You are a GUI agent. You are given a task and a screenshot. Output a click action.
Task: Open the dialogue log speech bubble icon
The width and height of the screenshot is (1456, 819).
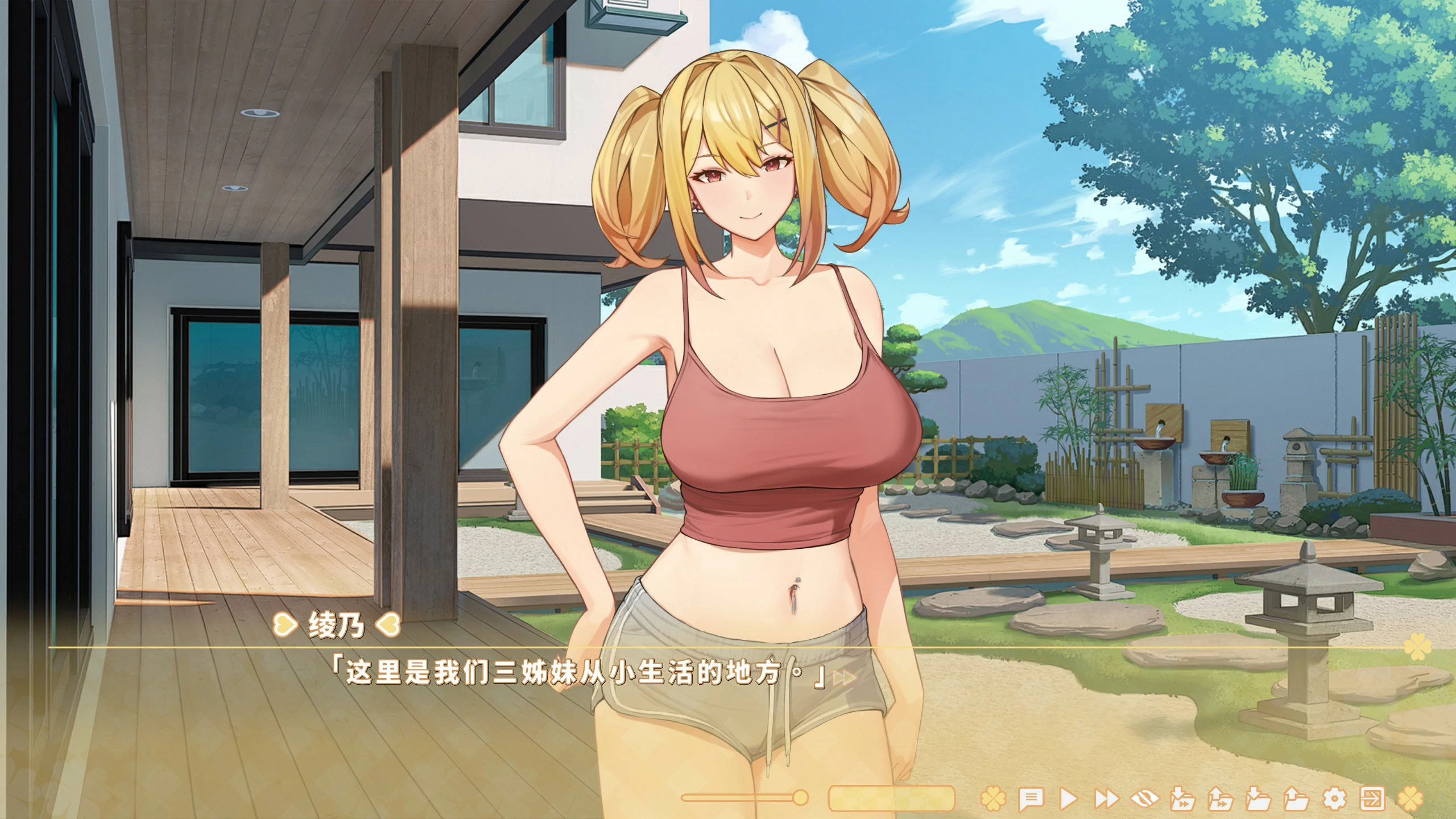1031,799
